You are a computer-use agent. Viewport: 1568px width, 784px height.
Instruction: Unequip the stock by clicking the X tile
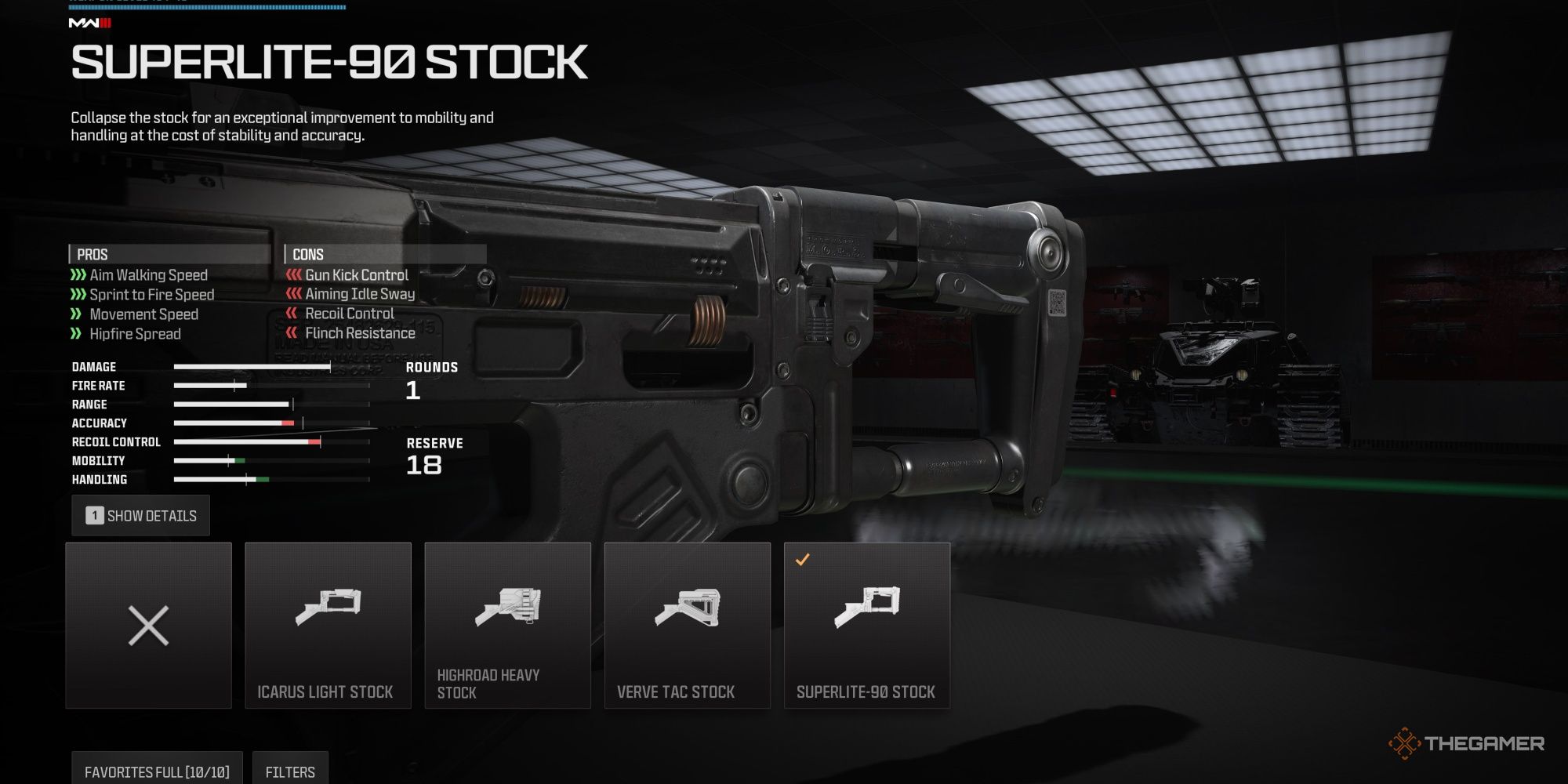[x=148, y=623]
